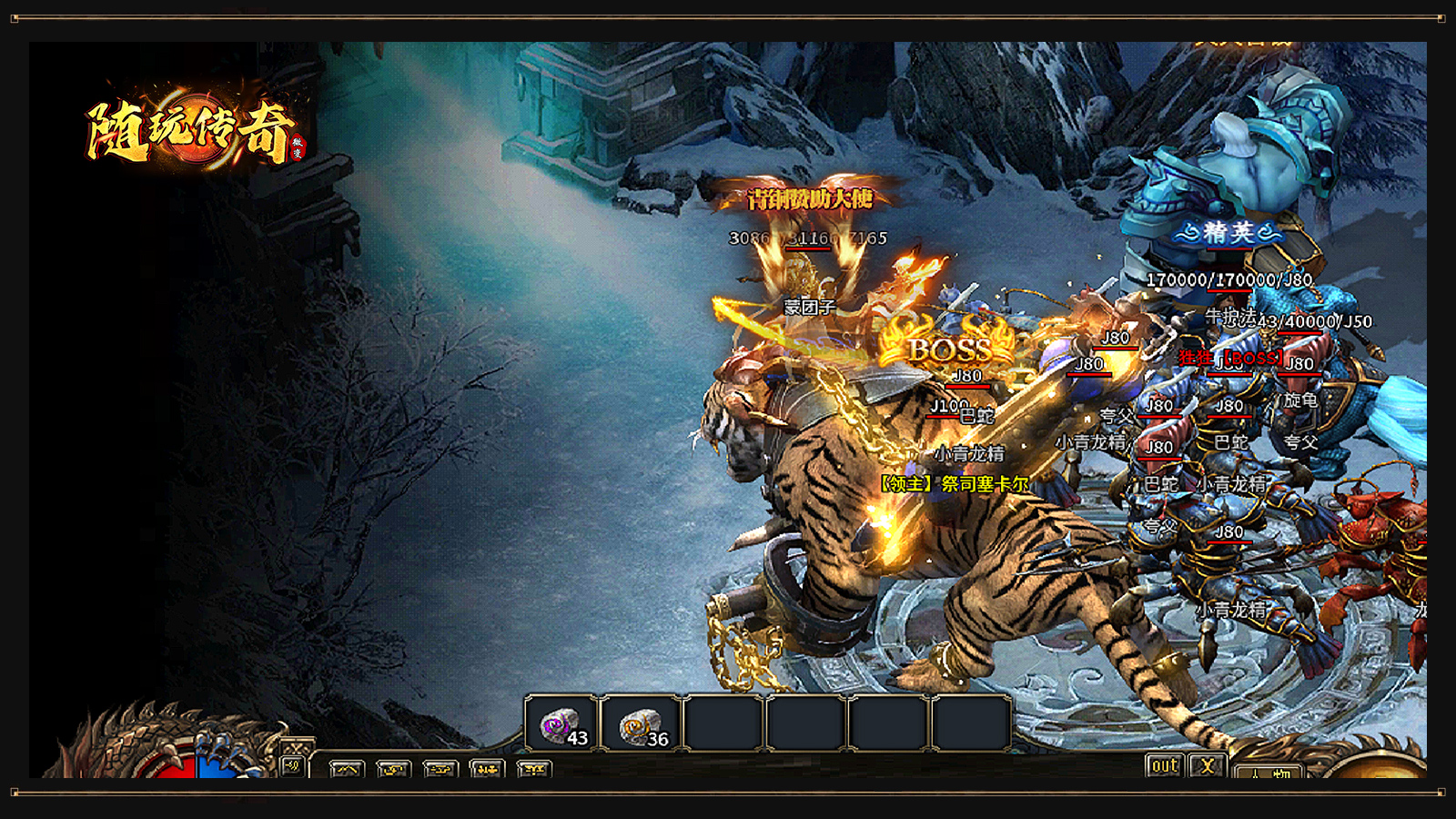Use the purple swirl stone with 43 charges
The image size is (1456, 819).
click(x=561, y=725)
